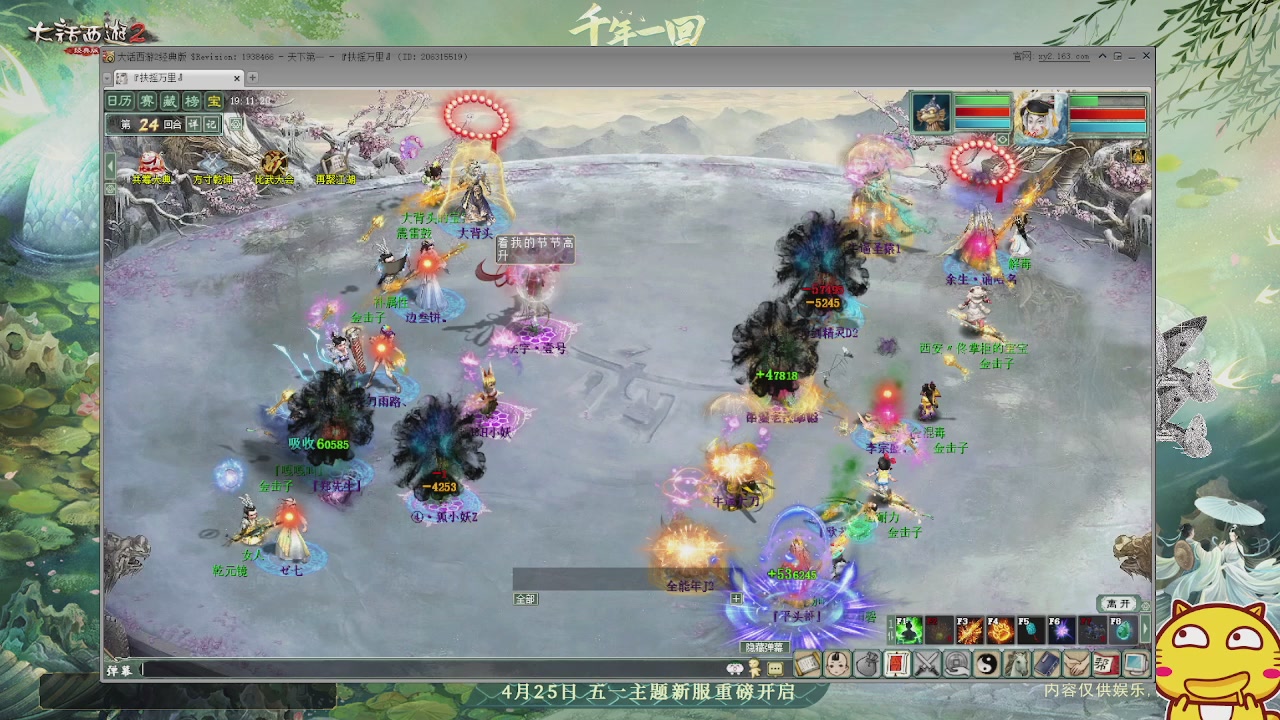Open the 帮 guild scroll icon

(1105, 665)
